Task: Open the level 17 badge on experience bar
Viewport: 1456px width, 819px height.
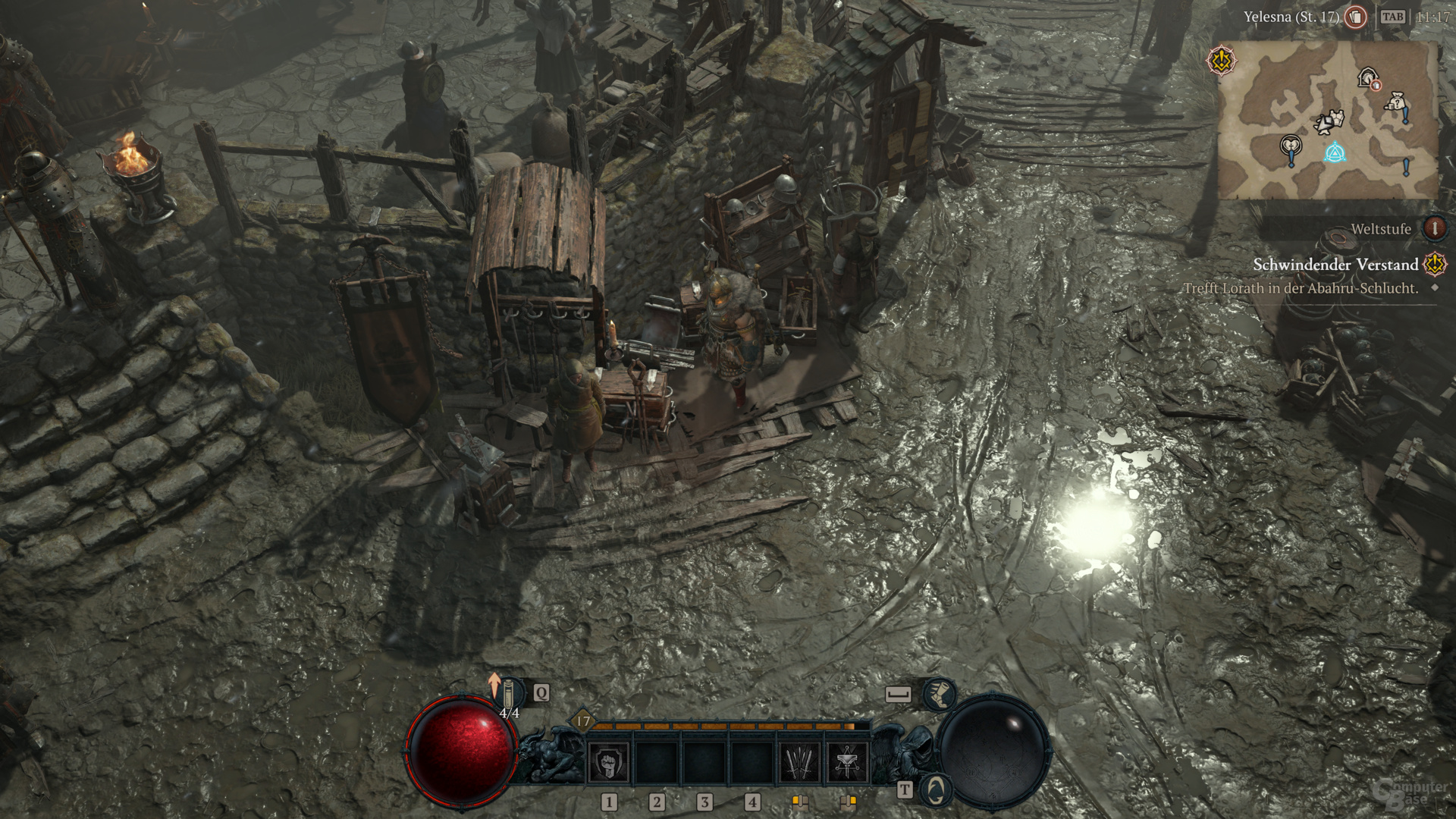Action: point(583,721)
